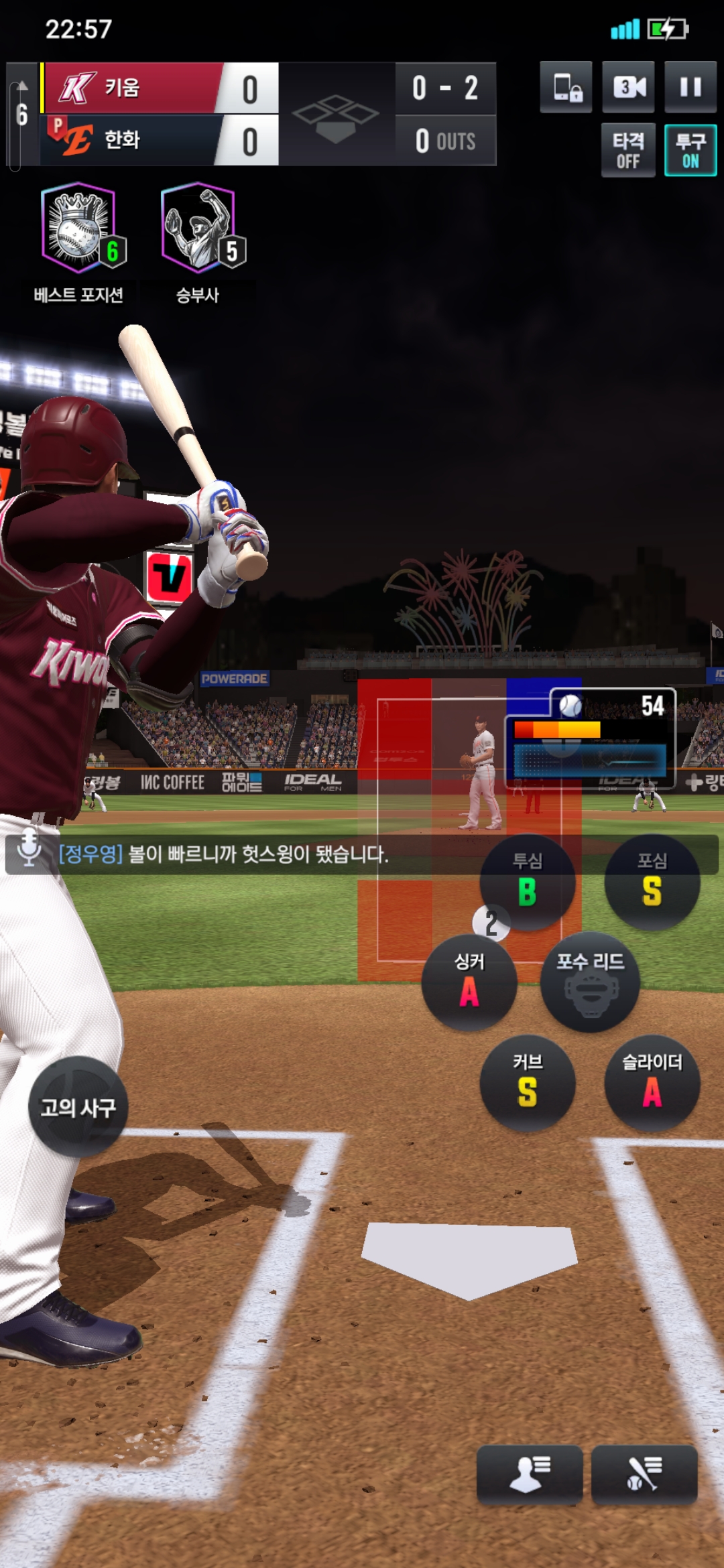724x1568 pixels.
Task: Open the batter info list button
Action: pos(644,1474)
